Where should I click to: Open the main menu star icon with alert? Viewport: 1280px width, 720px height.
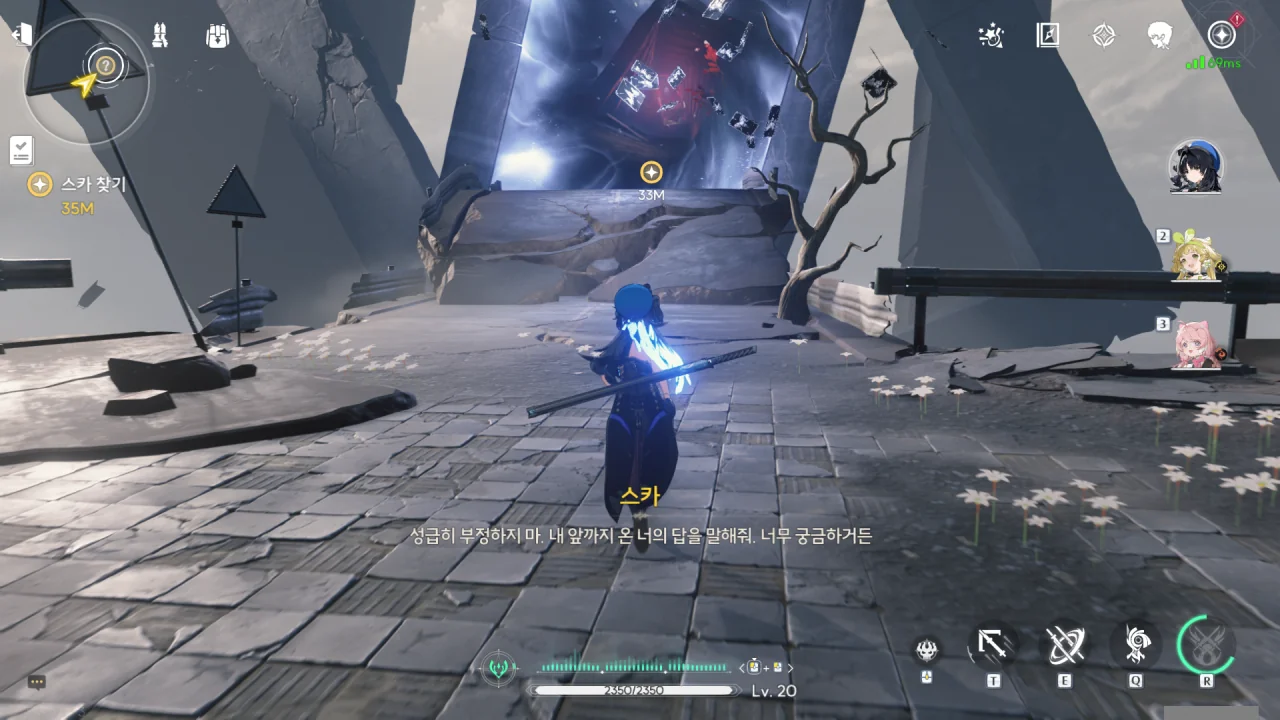(1221, 35)
